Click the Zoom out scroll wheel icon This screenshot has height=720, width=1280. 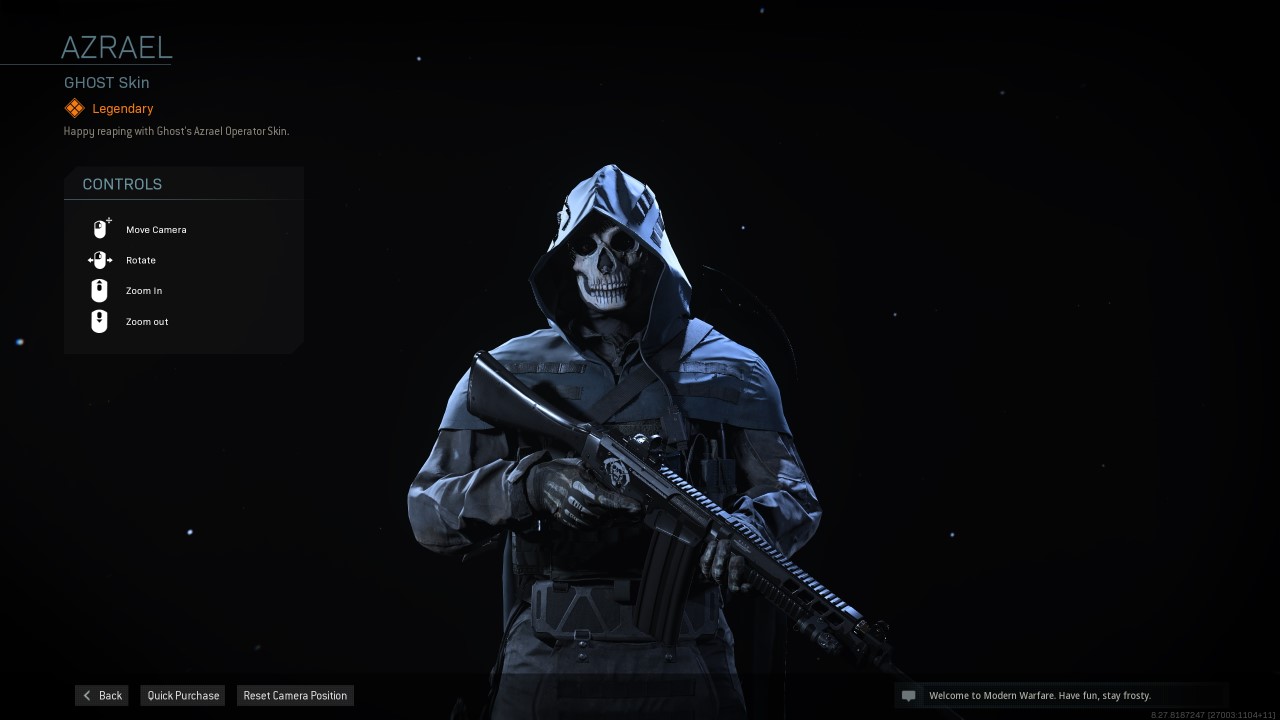98,321
